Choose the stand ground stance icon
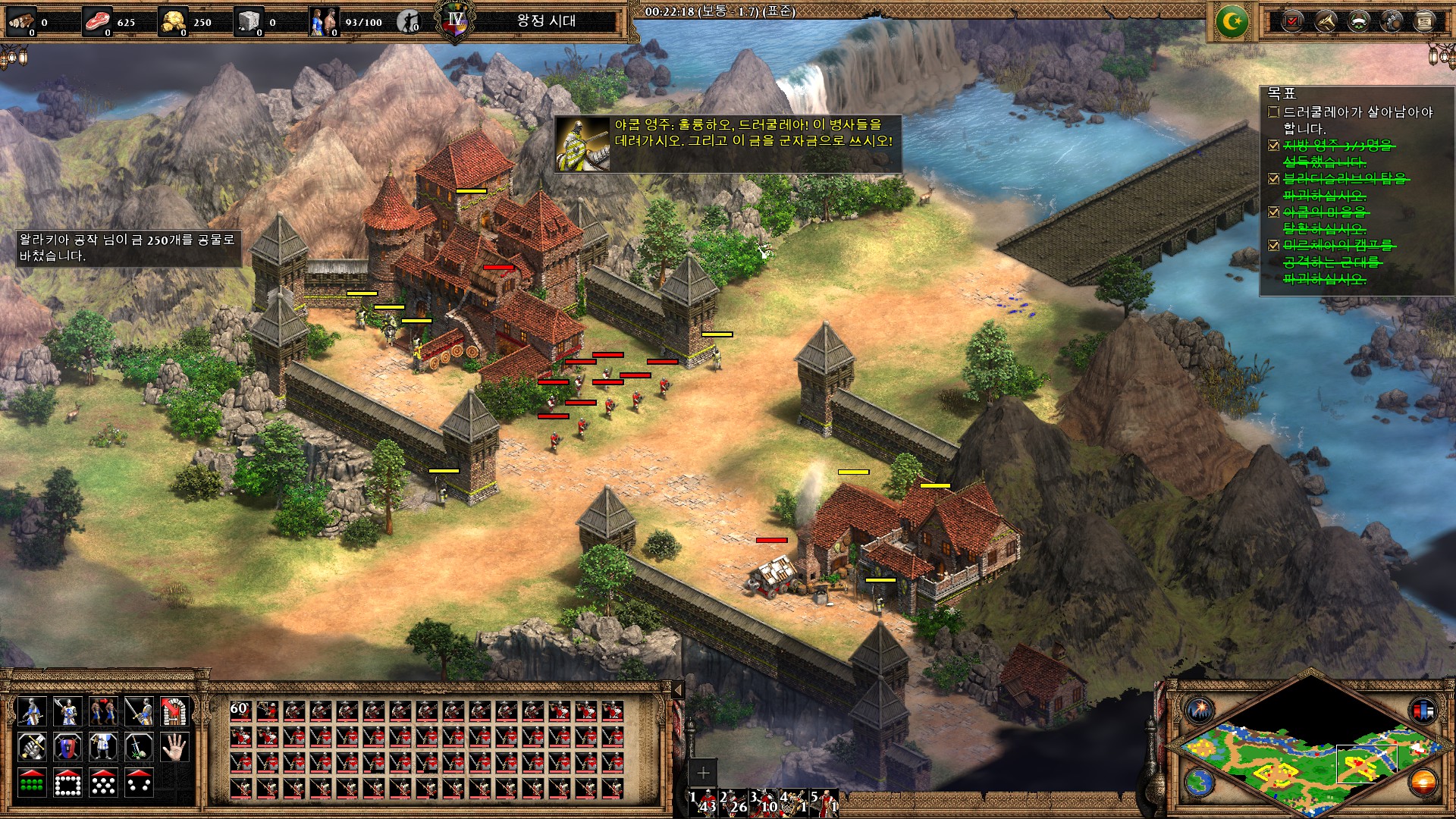Viewport: 1456px width, 819px height. click(103, 747)
